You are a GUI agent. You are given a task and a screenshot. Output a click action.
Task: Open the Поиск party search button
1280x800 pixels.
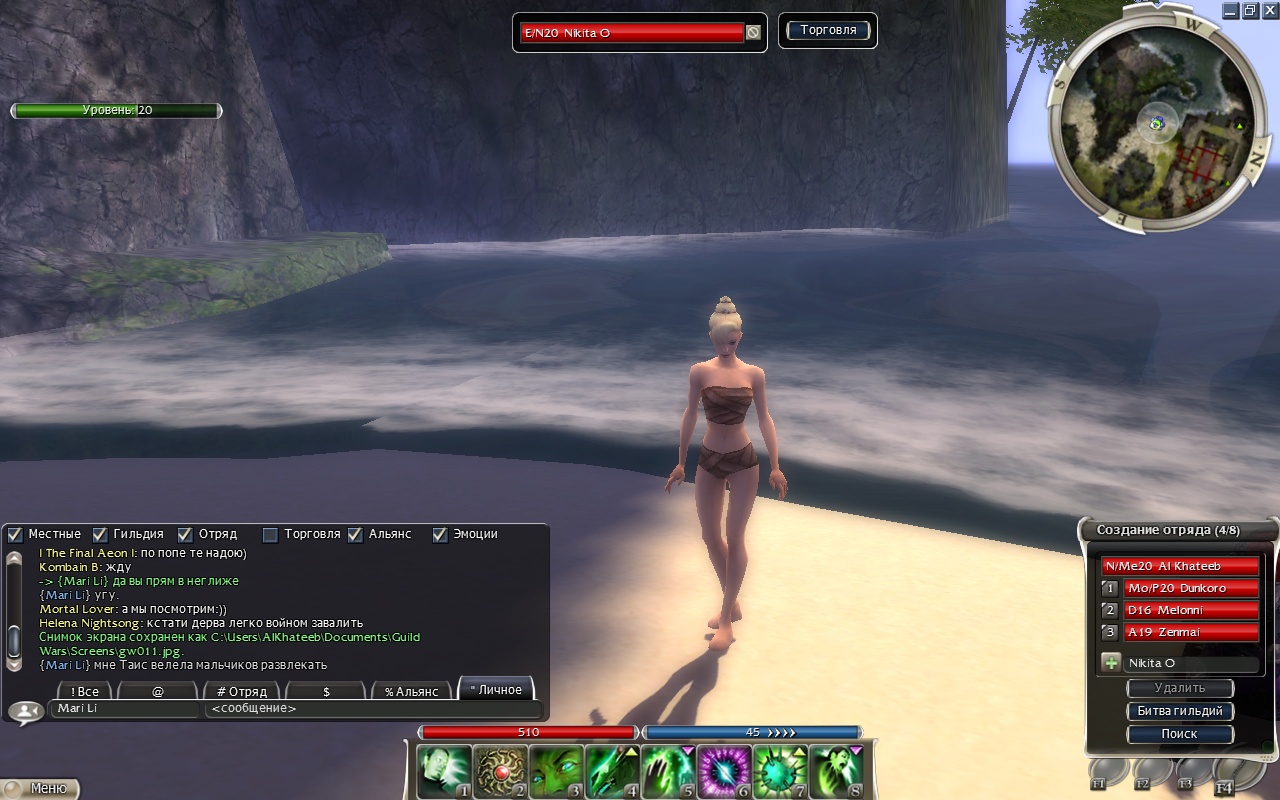[1180, 733]
